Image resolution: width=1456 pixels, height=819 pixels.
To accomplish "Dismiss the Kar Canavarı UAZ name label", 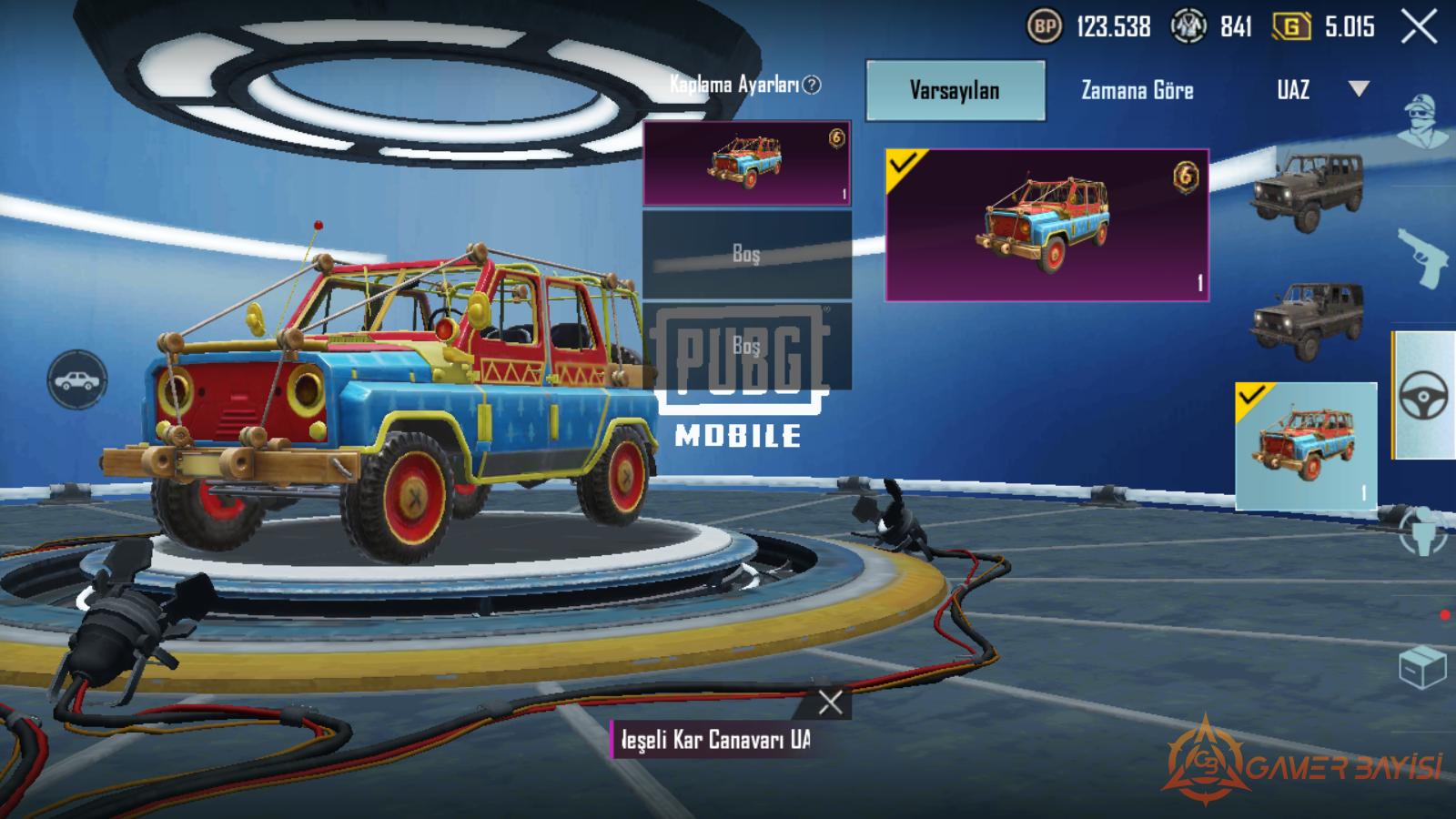I will (x=830, y=702).
